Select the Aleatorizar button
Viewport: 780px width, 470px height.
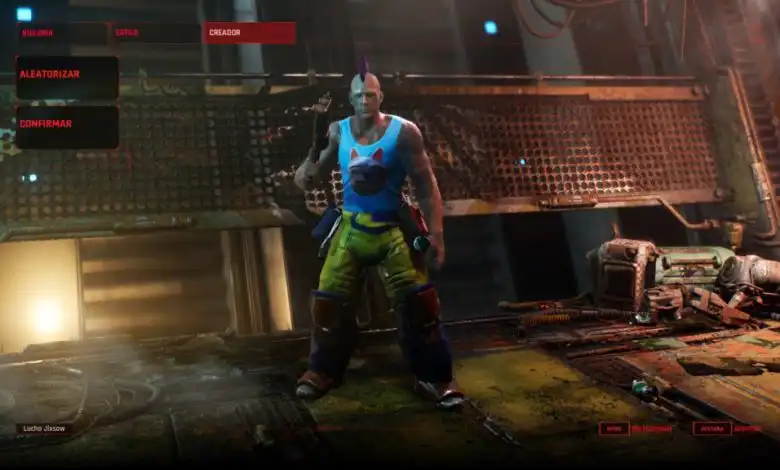[x=67, y=77]
